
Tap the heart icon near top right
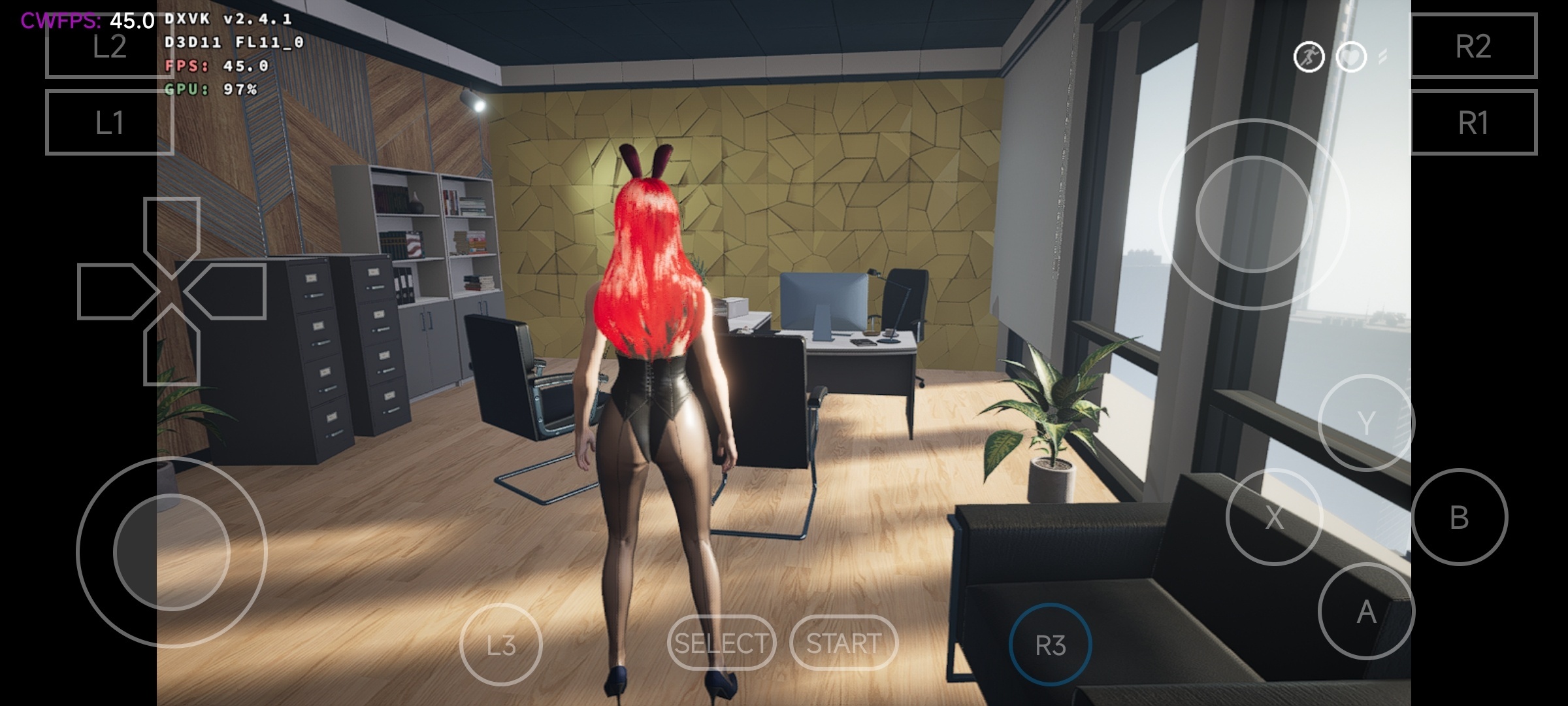click(x=1351, y=58)
